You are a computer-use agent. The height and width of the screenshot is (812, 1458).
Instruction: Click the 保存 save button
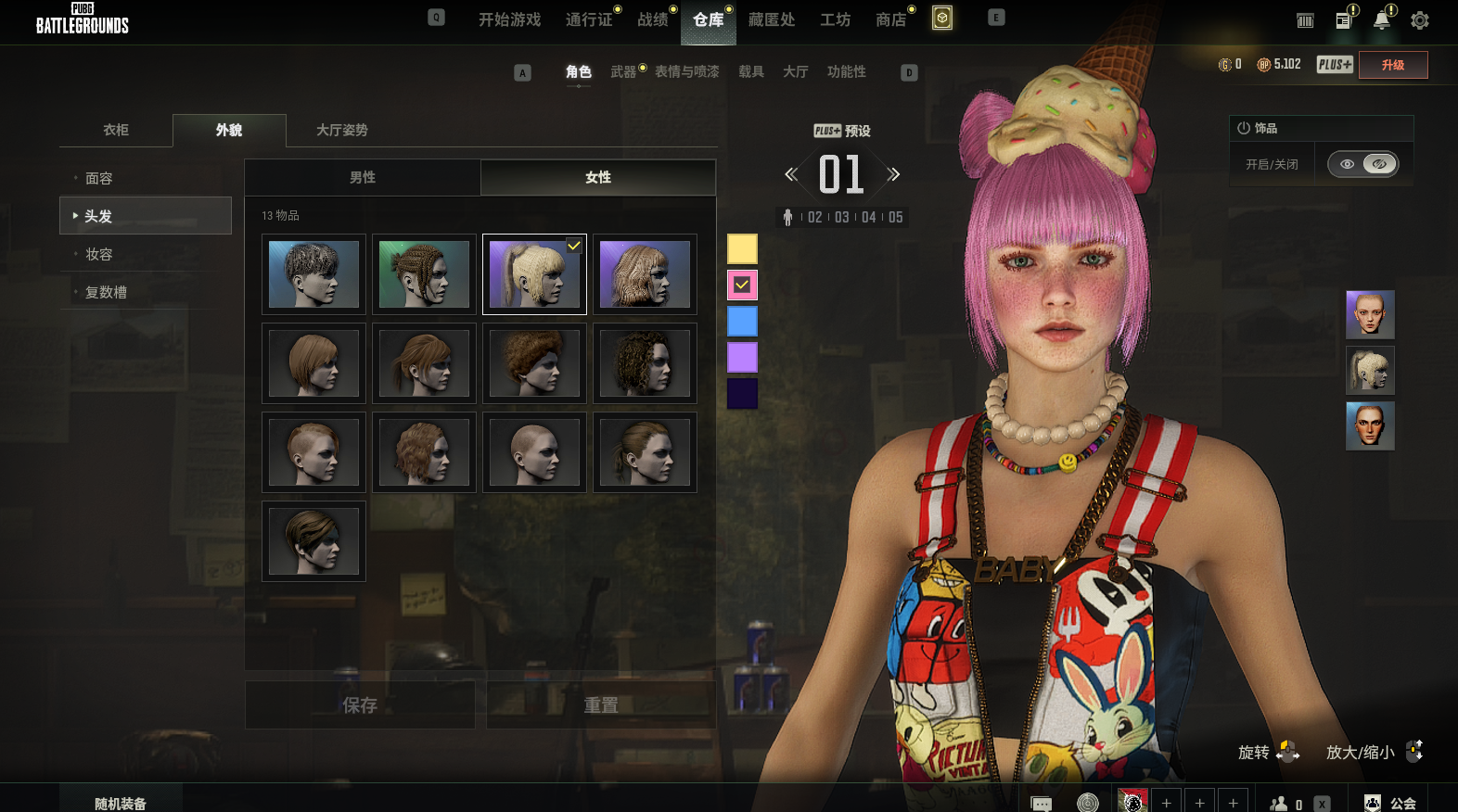click(360, 705)
